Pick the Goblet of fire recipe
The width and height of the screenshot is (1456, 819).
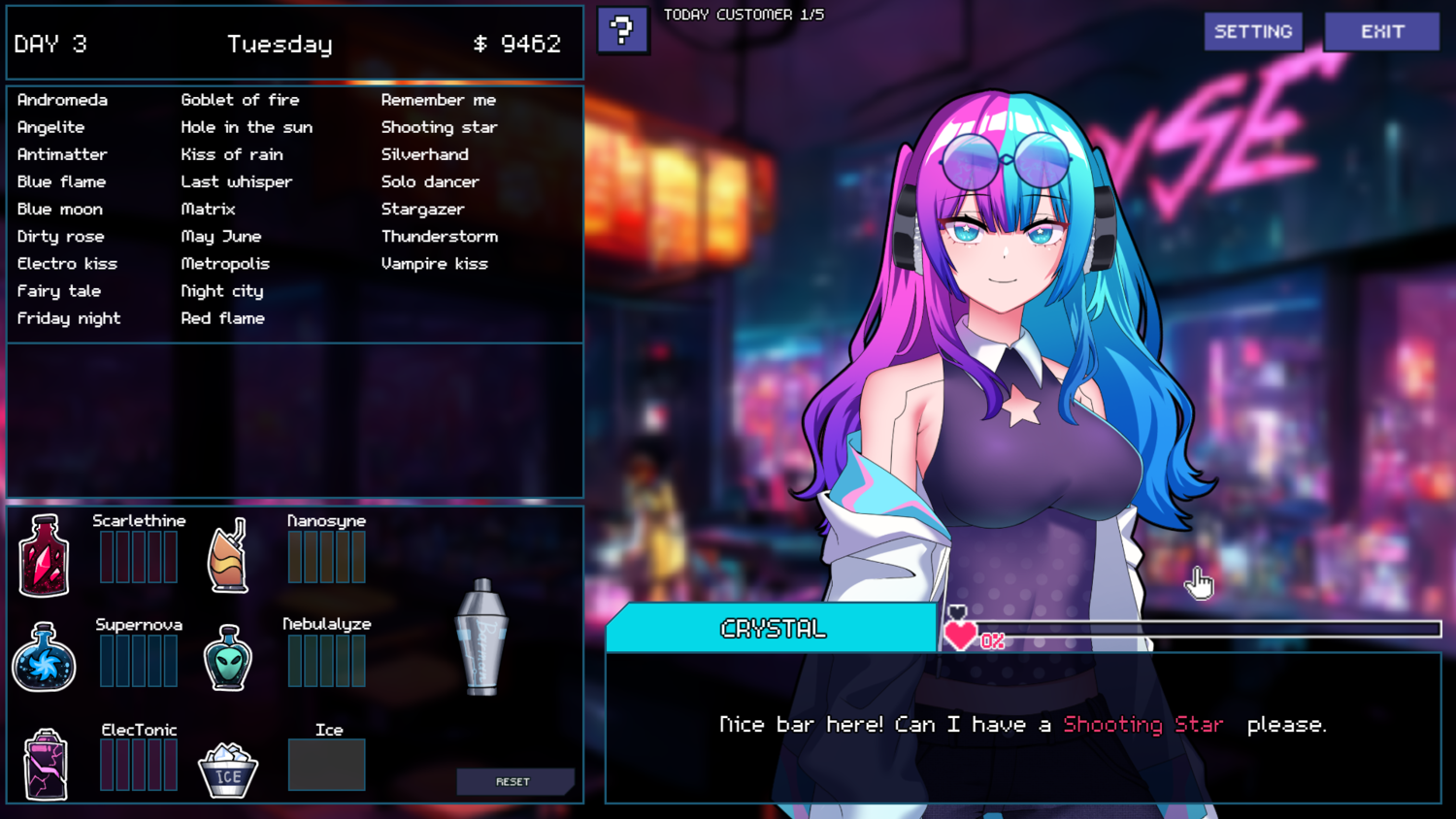tap(240, 100)
